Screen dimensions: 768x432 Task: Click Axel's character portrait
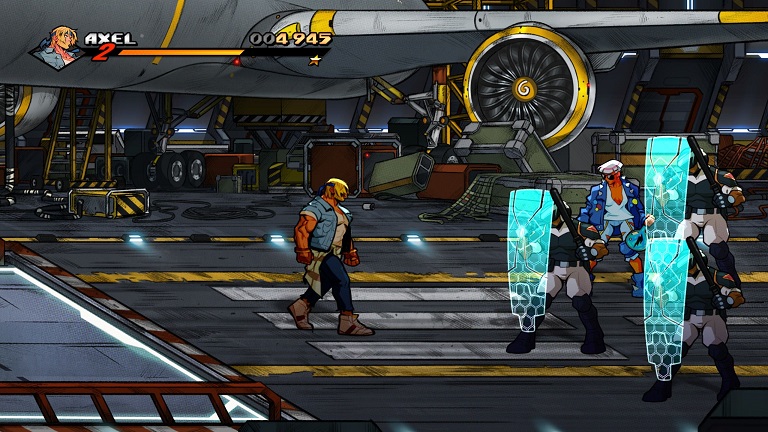tap(60, 46)
